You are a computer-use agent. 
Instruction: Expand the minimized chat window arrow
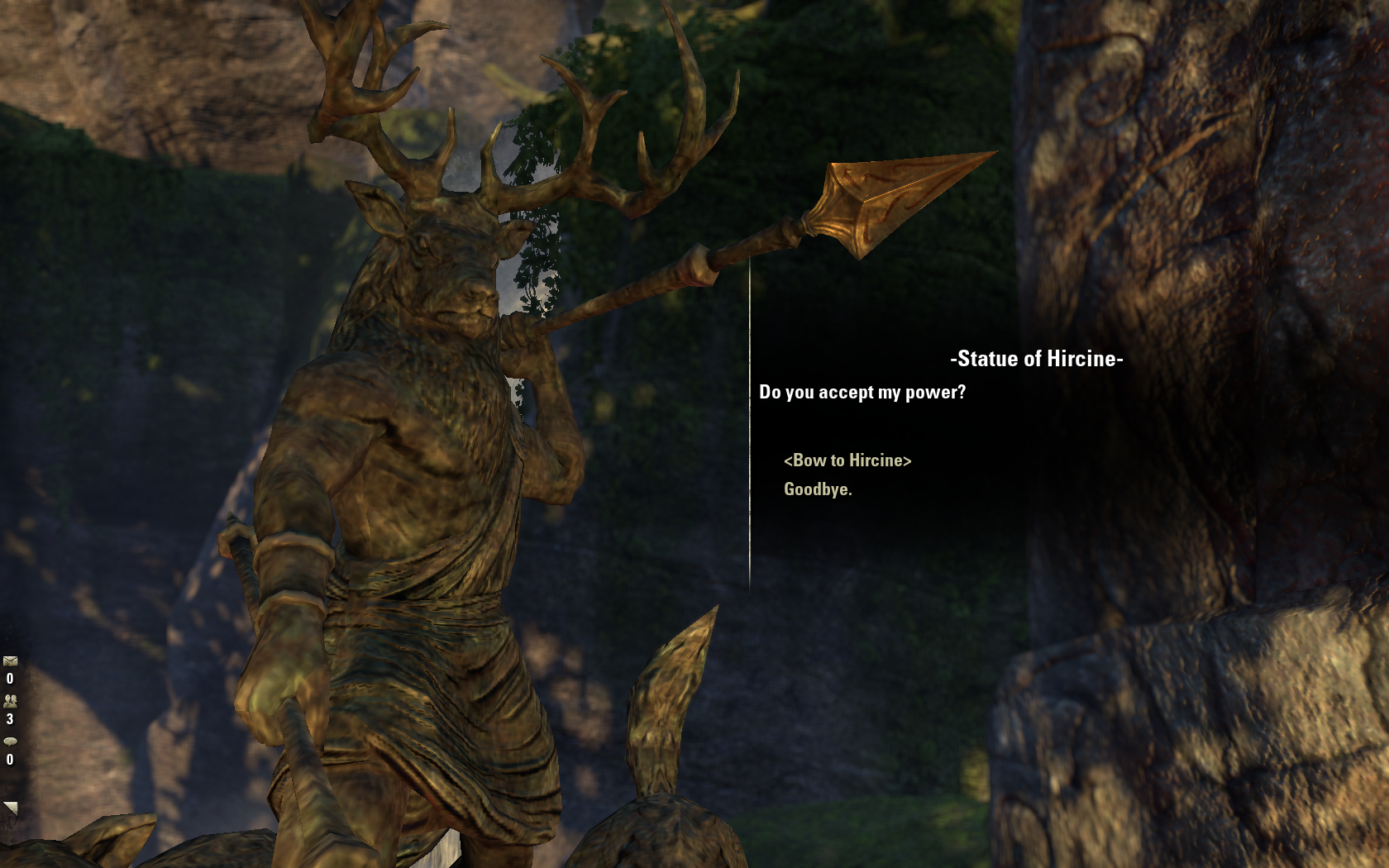(x=10, y=808)
